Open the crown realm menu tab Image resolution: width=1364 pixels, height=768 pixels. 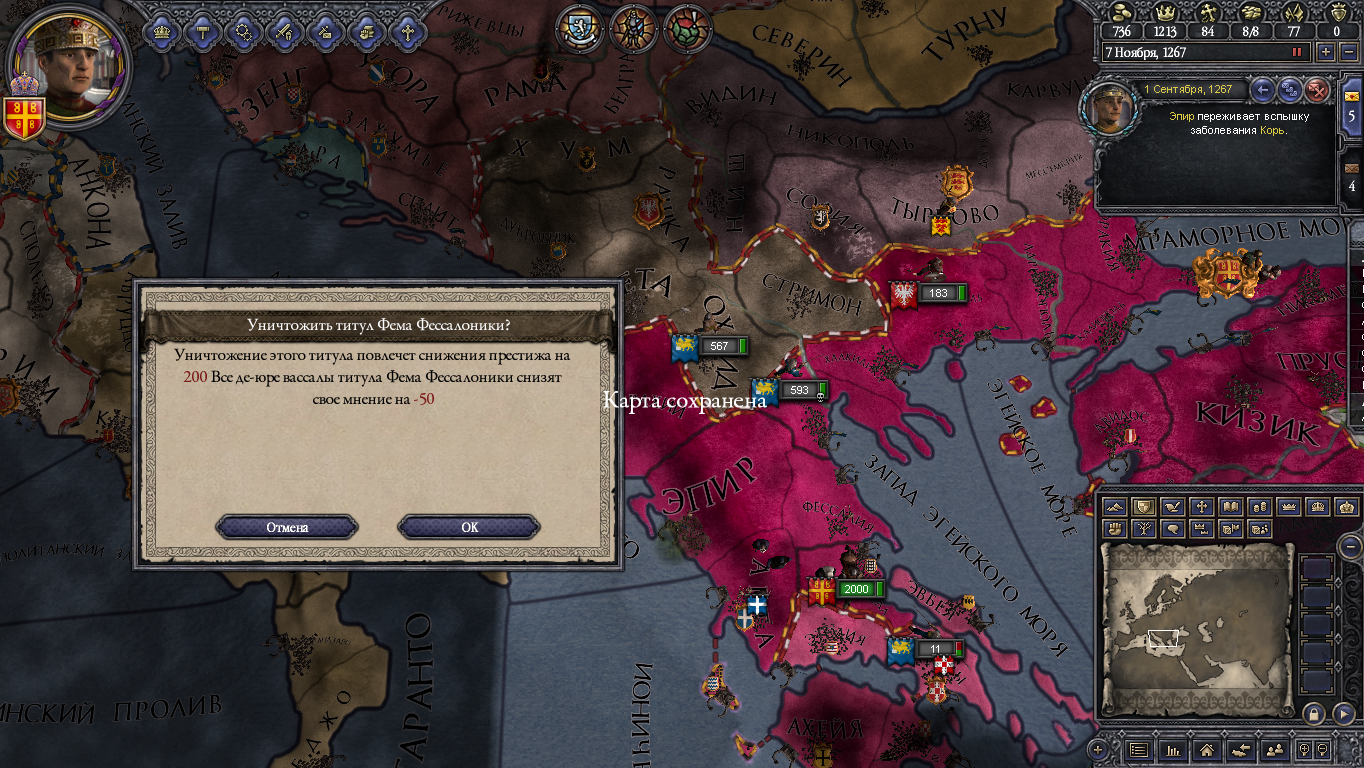pos(160,31)
